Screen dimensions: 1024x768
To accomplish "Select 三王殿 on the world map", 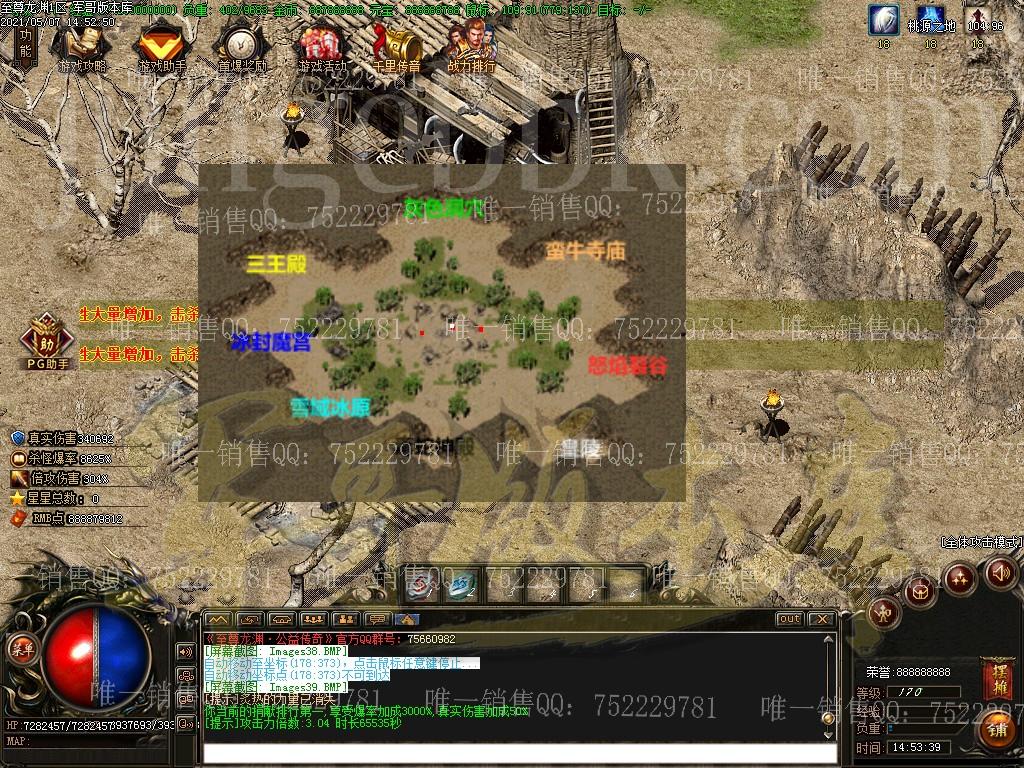I will coord(276,264).
